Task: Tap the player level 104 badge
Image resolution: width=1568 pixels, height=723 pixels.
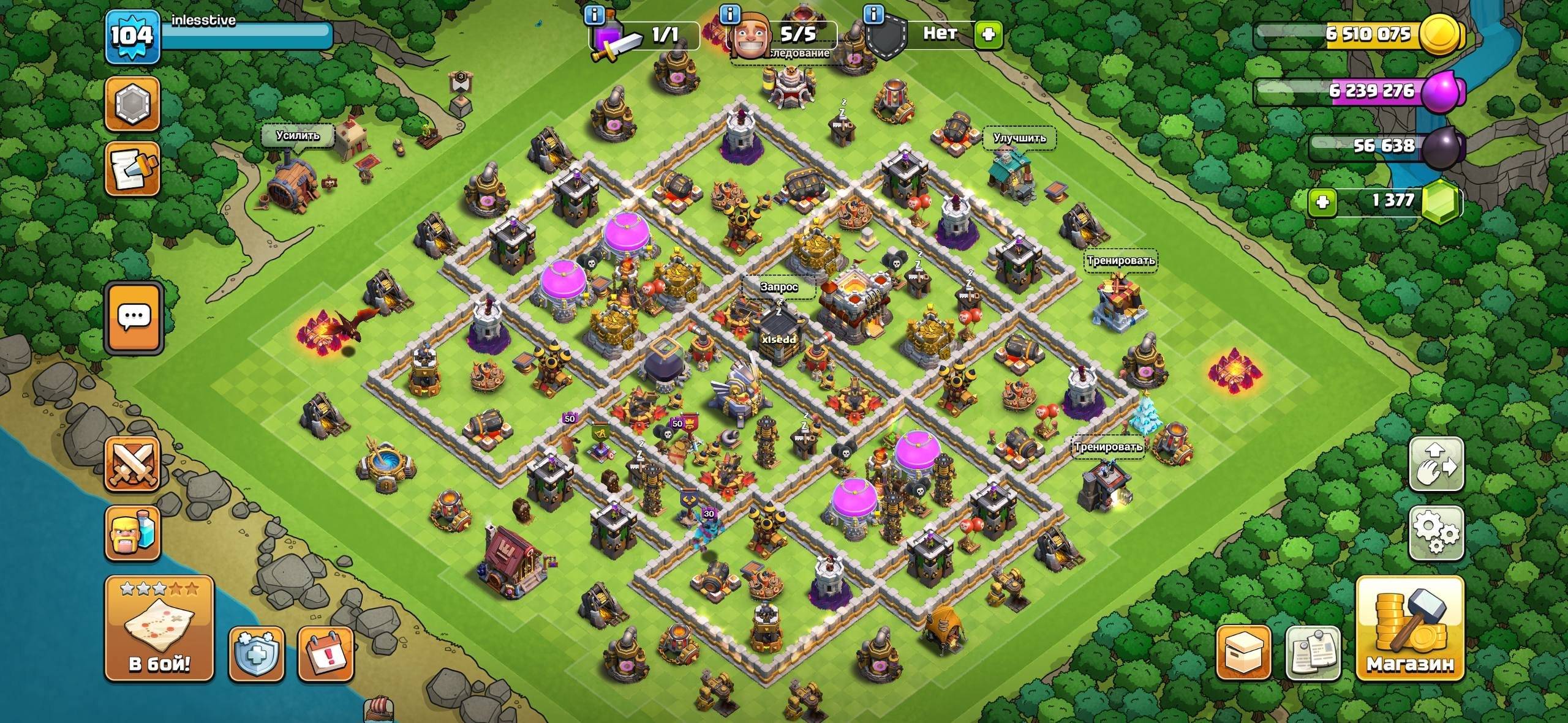Action: (132, 37)
